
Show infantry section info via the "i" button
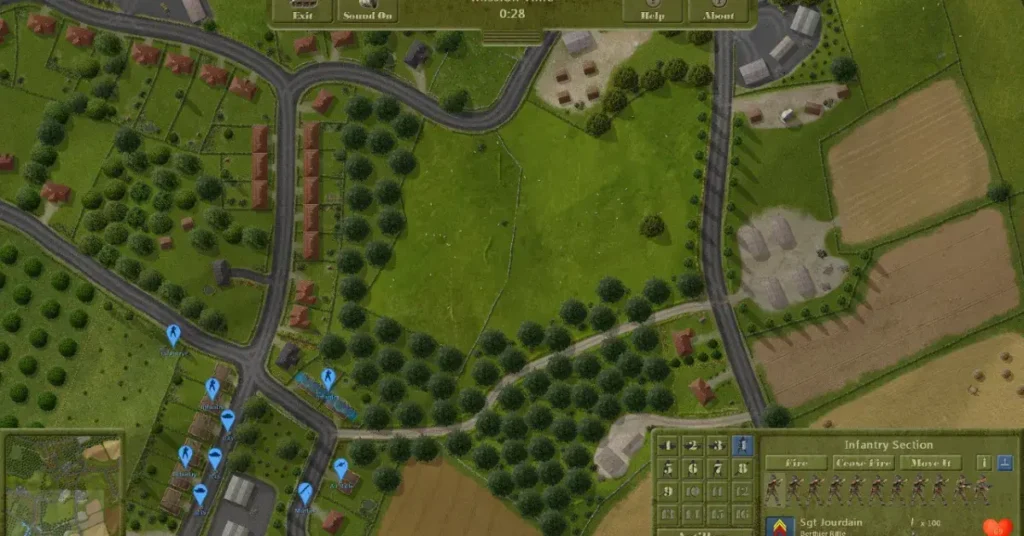pyautogui.click(x=982, y=463)
